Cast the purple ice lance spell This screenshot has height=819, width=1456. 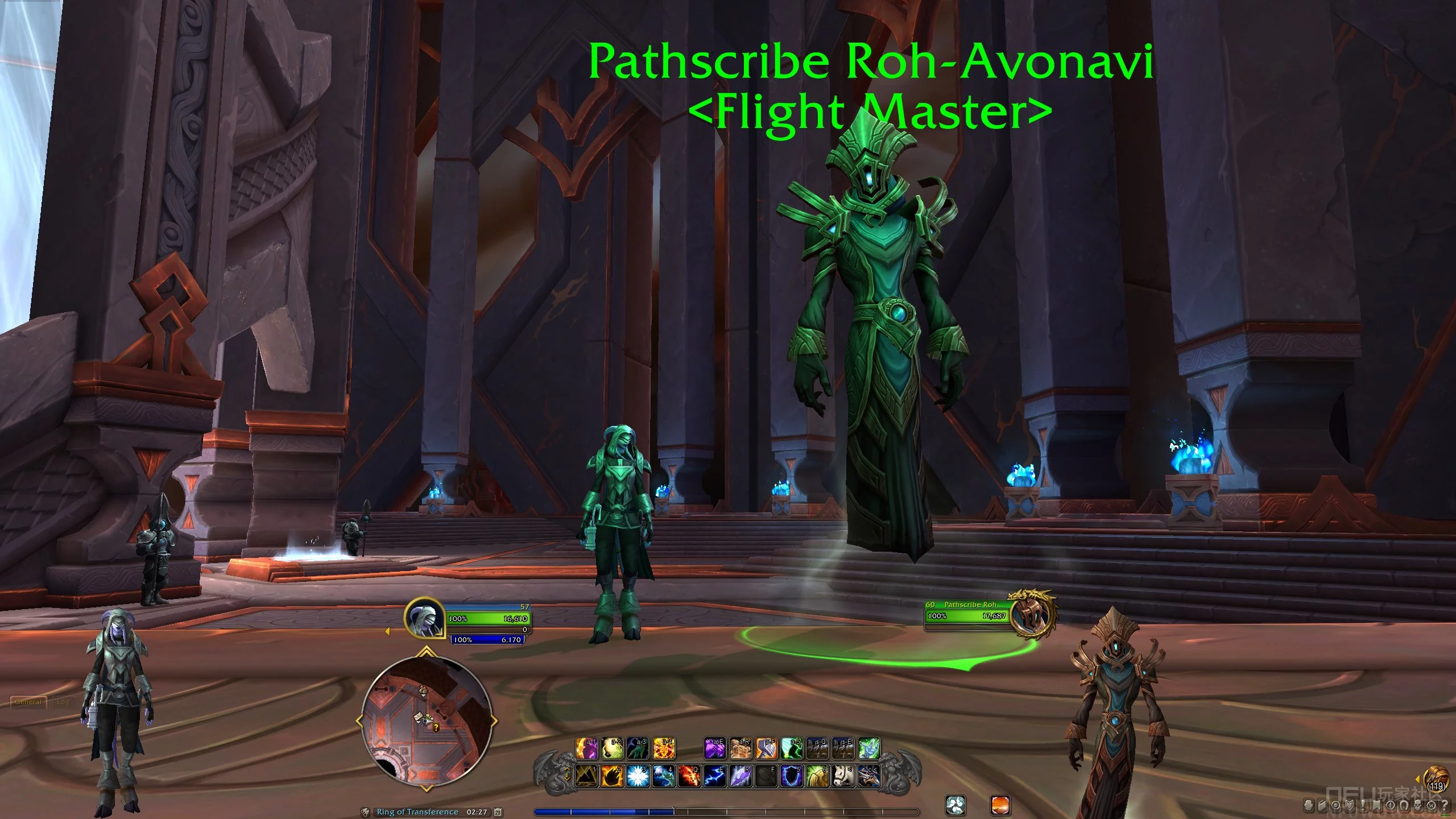point(741,776)
